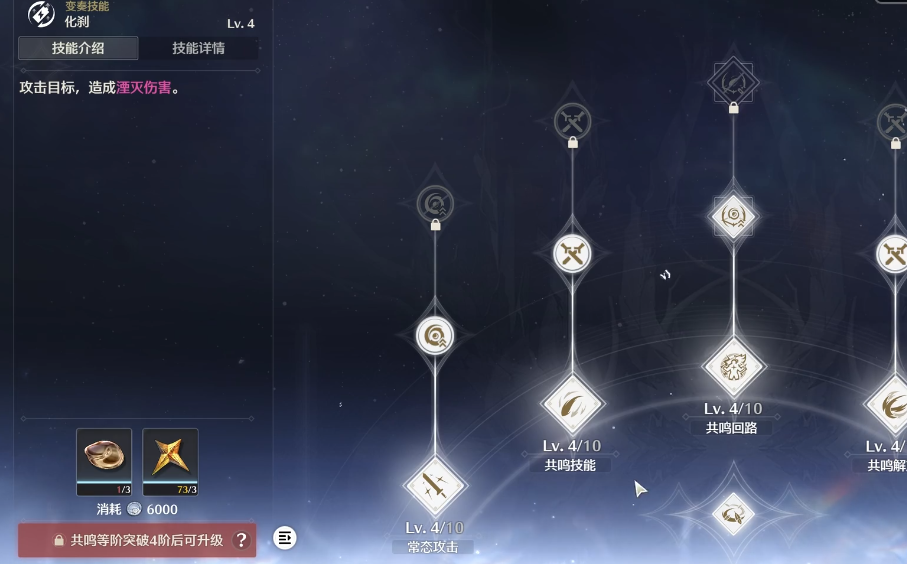Image resolution: width=907 pixels, height=564 pixels.
Task: Switch to the 技能介绍 tab
Action: click(x=78, y=48)
